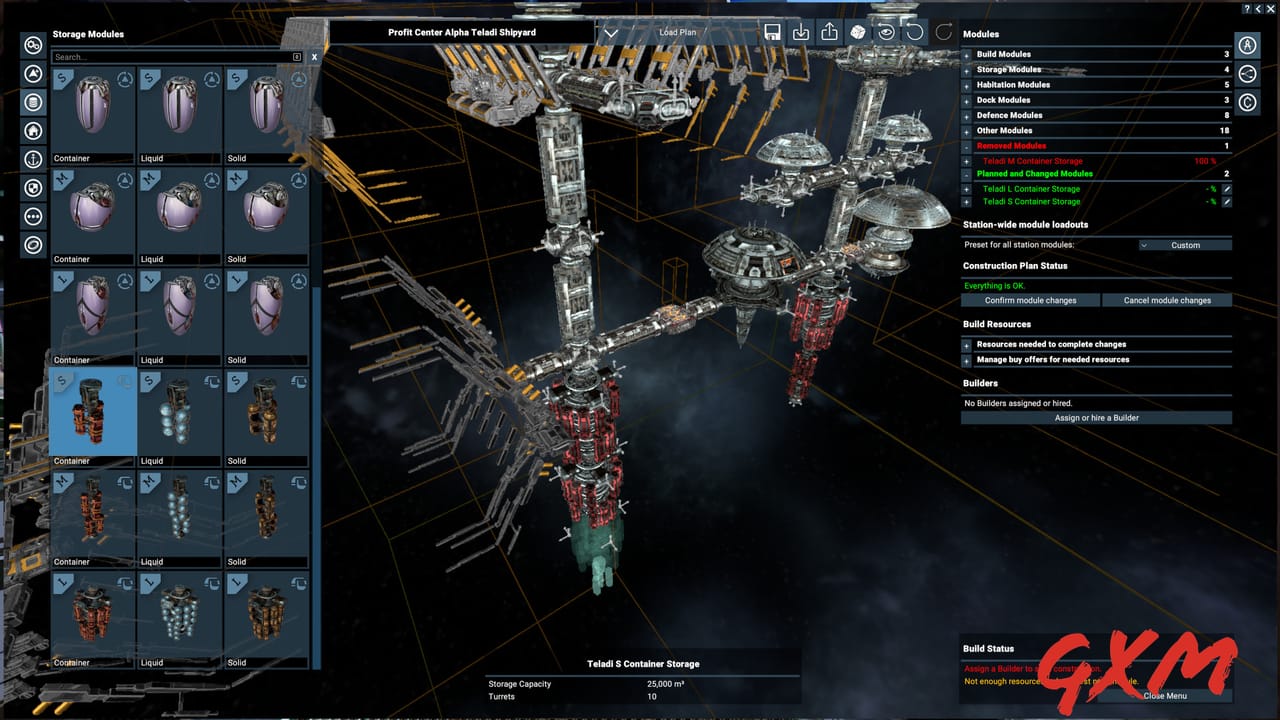Click the export plan upload icon
Image resolution: width=1280 pixels, height=720 pixels.
[829, 32]
